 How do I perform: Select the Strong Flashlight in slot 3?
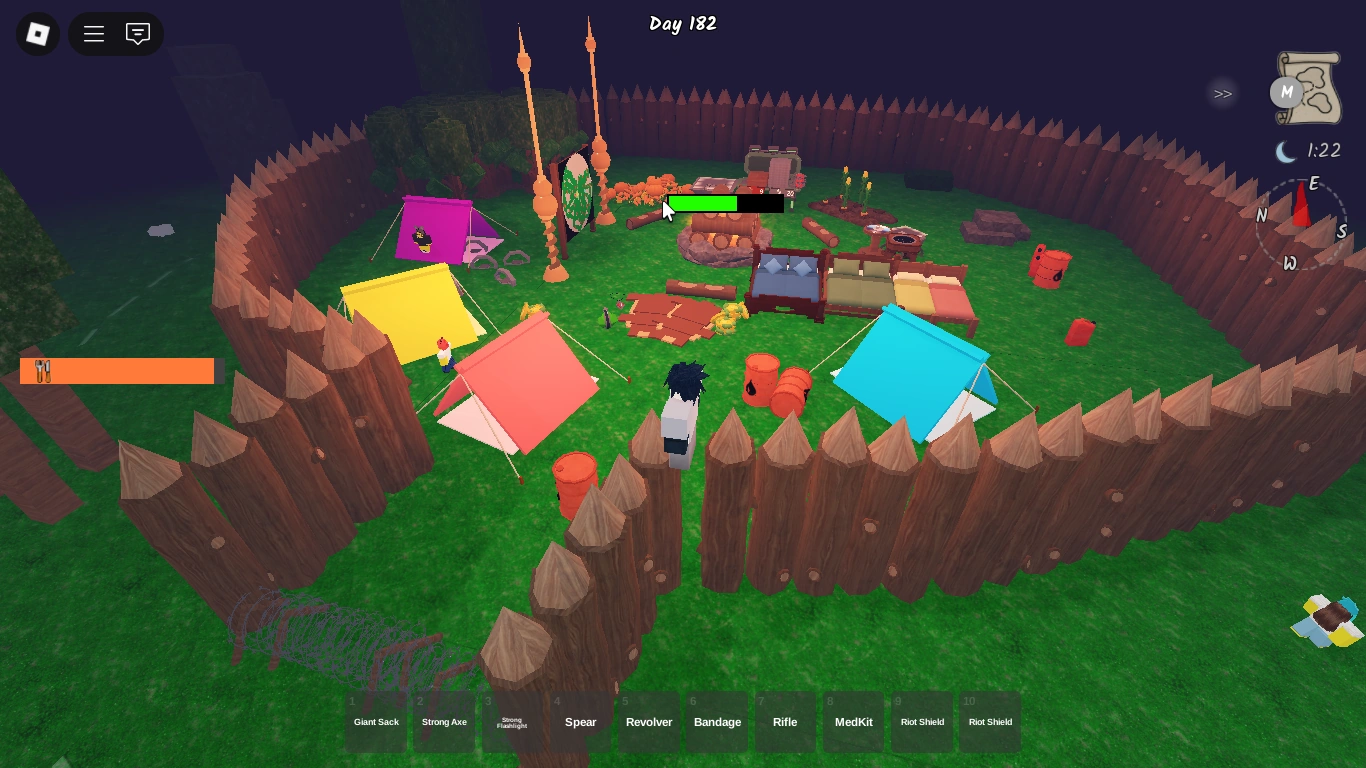(x=512, y=722)
